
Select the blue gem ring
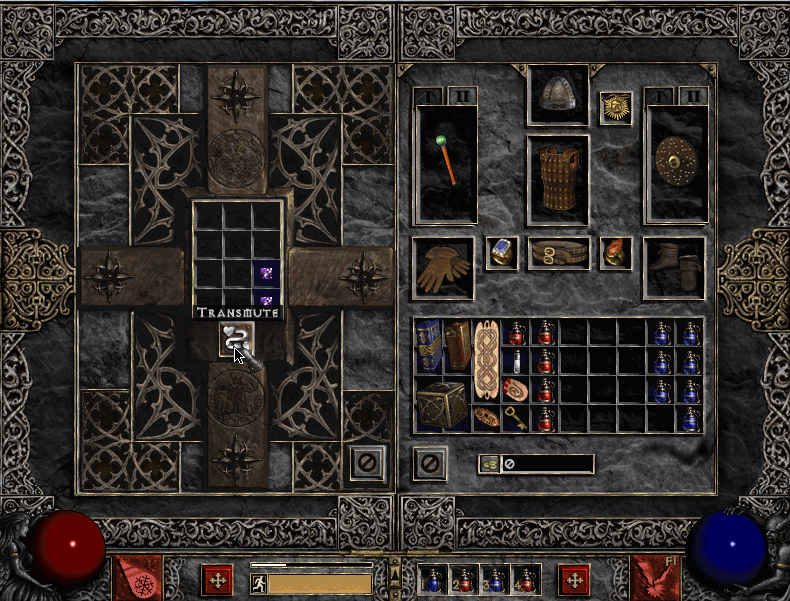point(501,253)
